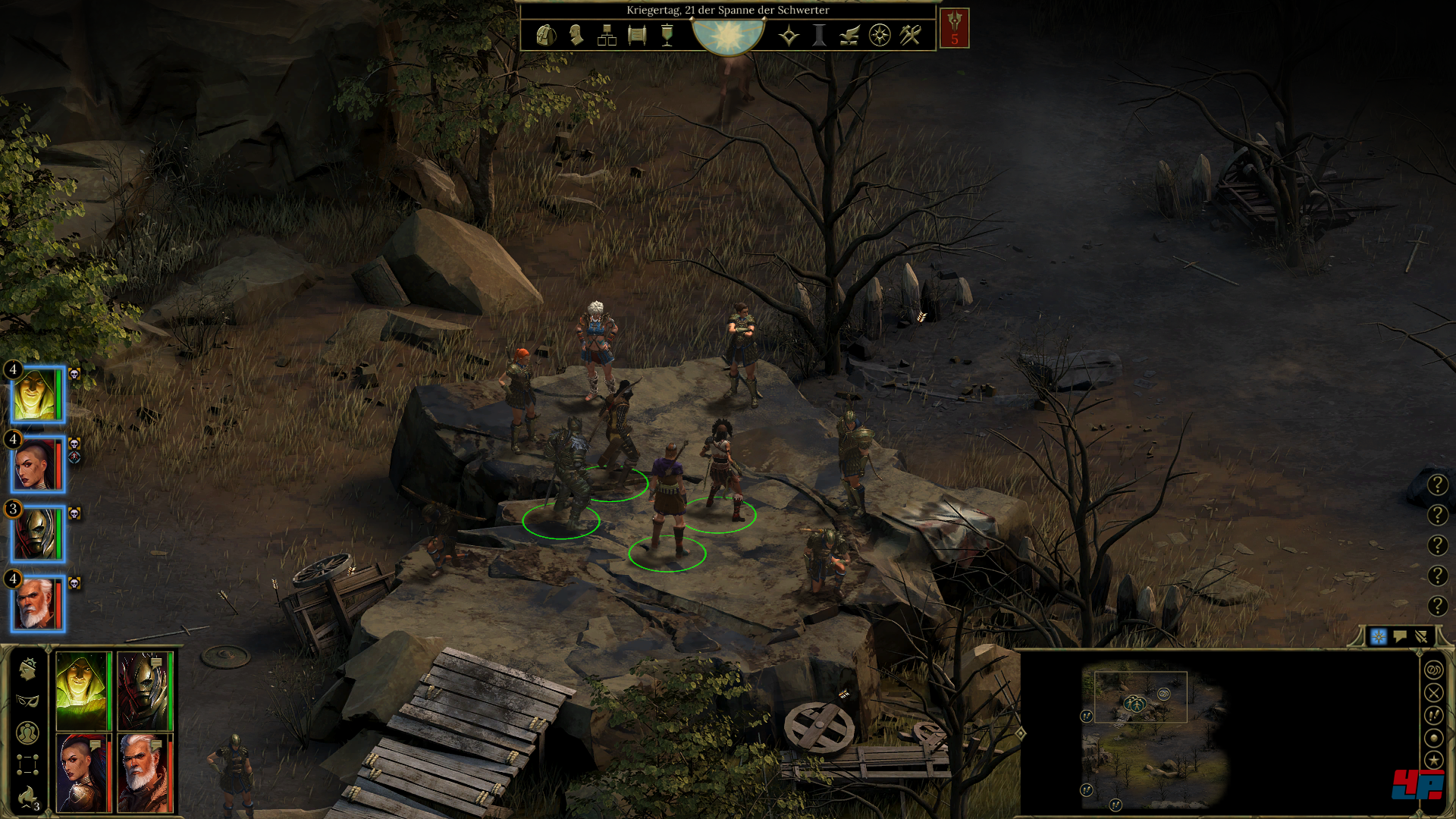The width and height of the screenshot is (1456, 819).
Task: Toggle the star filter on the minimap
Action: coord(1433,759)
